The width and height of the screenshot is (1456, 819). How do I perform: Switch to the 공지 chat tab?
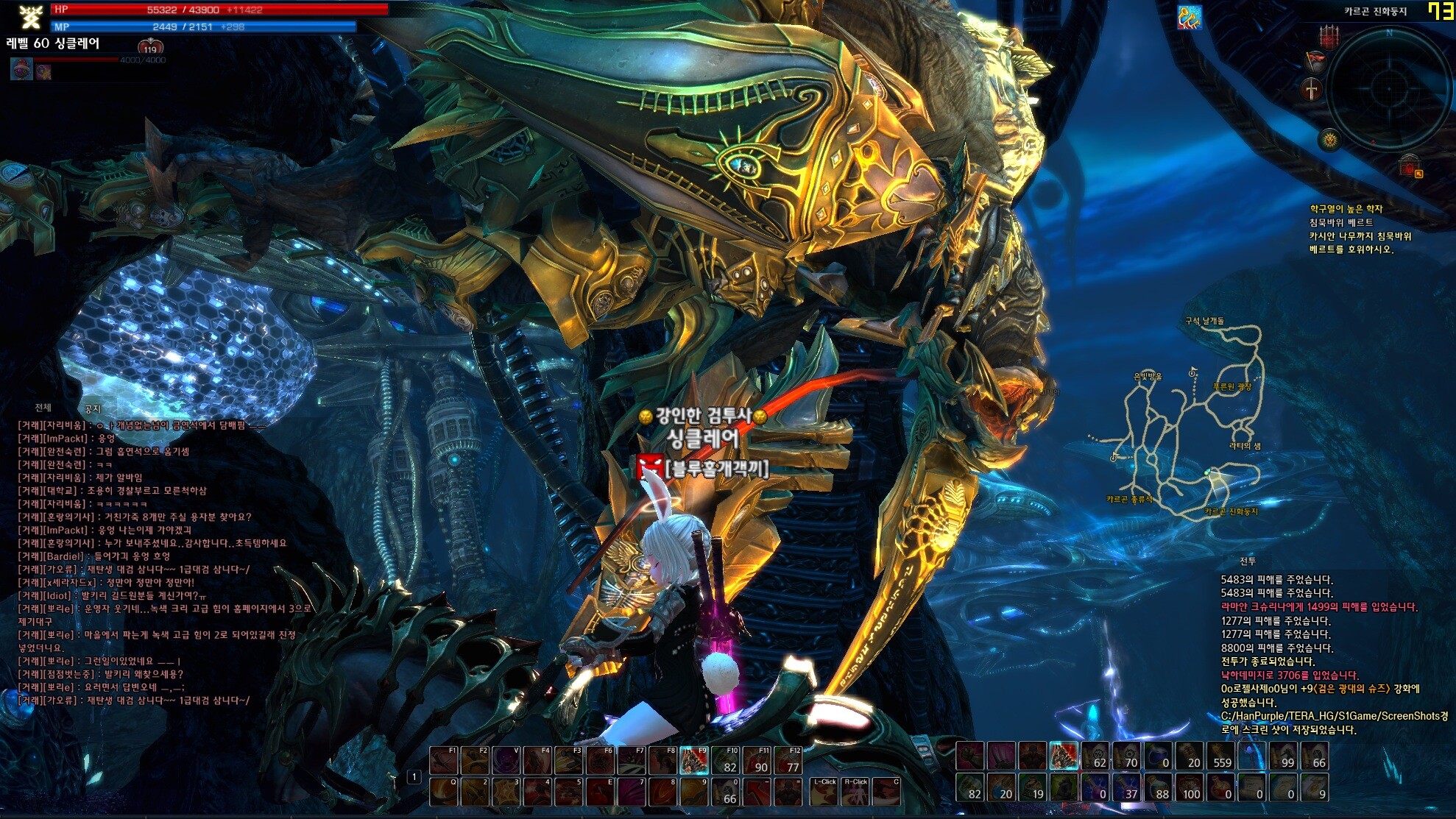coord(92,408)
